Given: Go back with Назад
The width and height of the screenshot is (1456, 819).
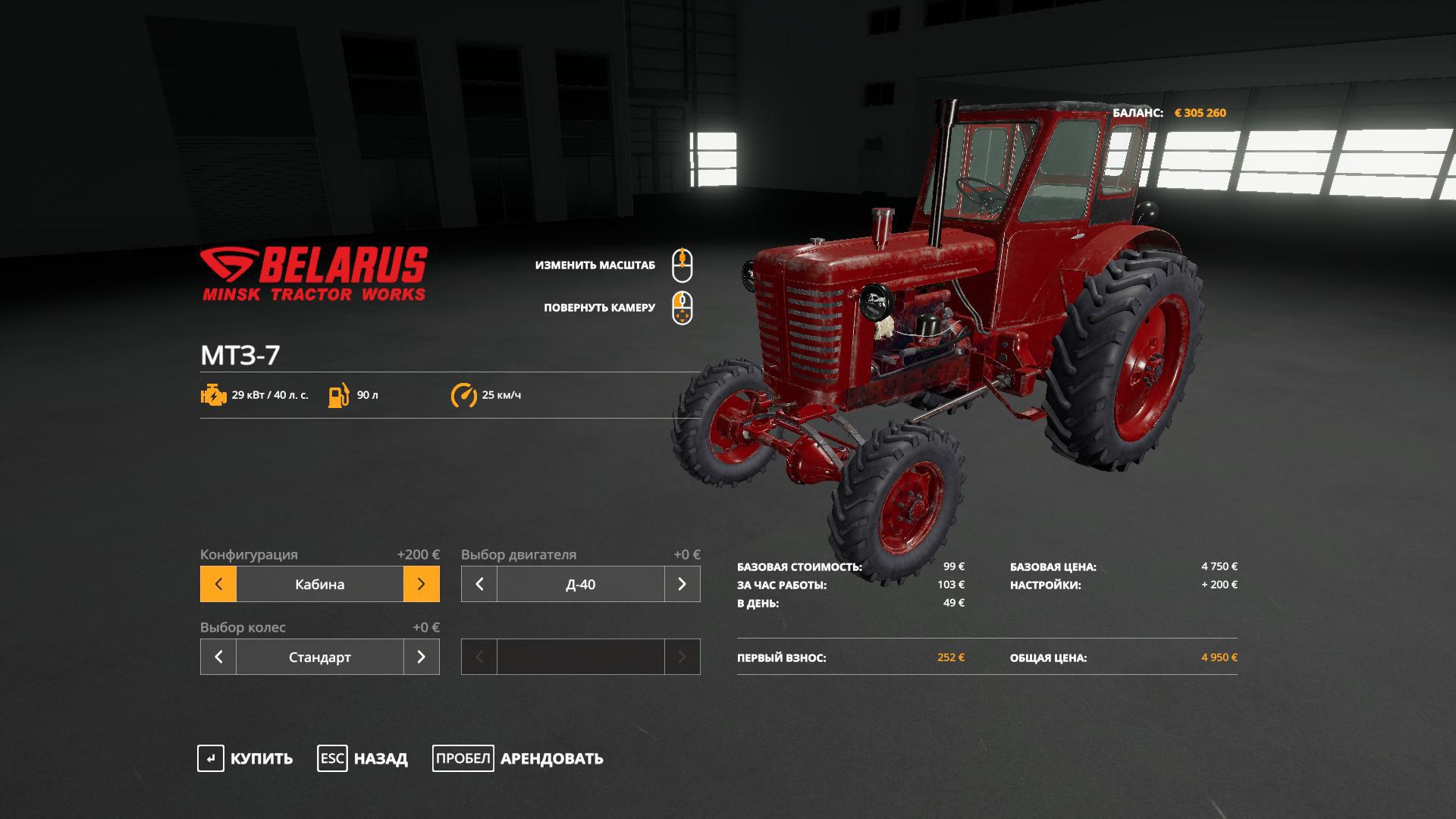Looking at the screenshot, I should (x=362, y=758).
